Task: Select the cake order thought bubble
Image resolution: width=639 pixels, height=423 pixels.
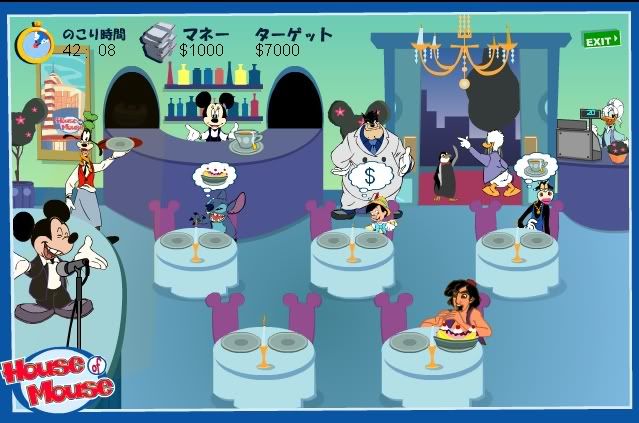Action: [214, 176]
